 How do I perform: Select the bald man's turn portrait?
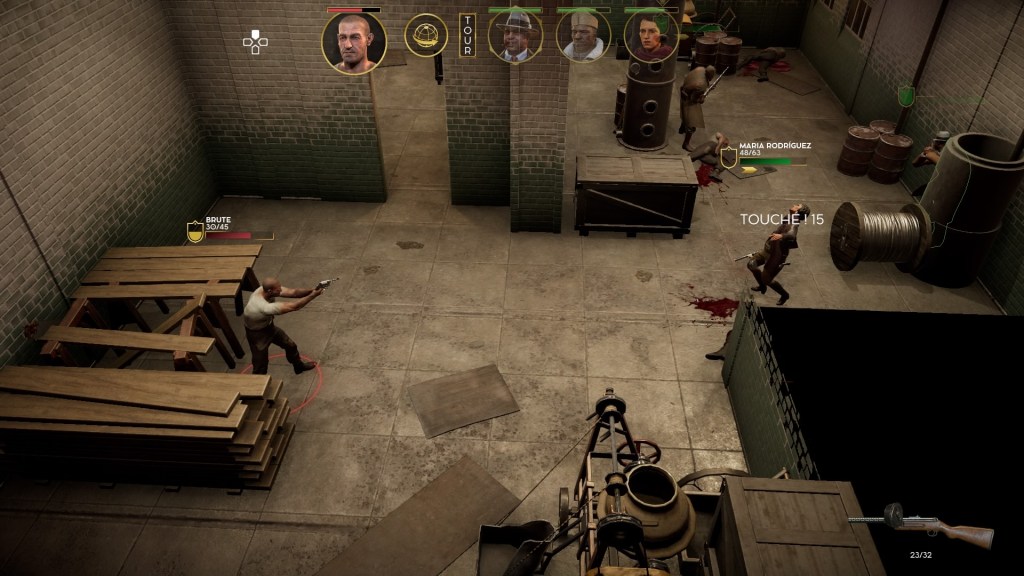pyautogui.click(x=353, y=42)
